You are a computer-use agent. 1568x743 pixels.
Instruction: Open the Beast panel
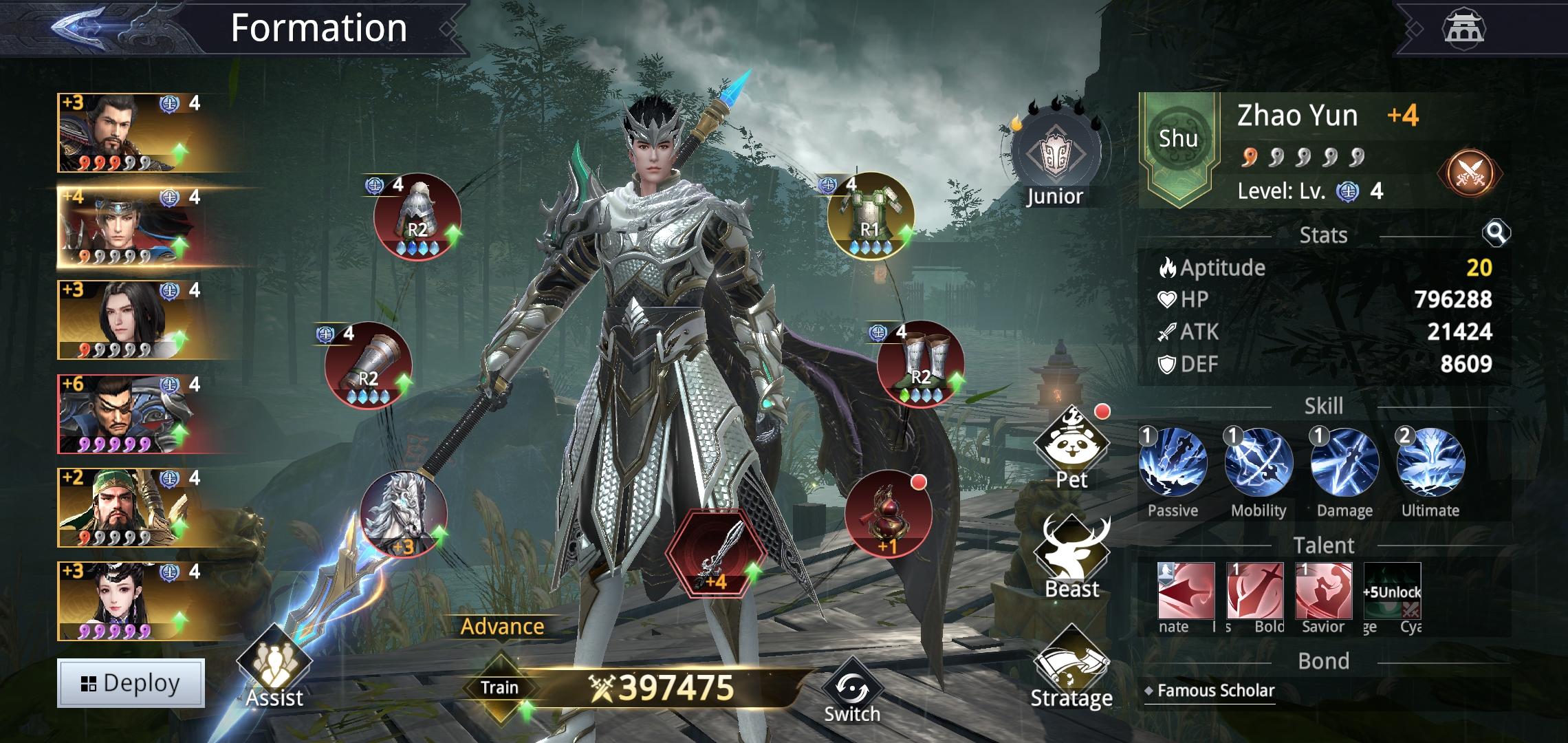coord(1071,557)
